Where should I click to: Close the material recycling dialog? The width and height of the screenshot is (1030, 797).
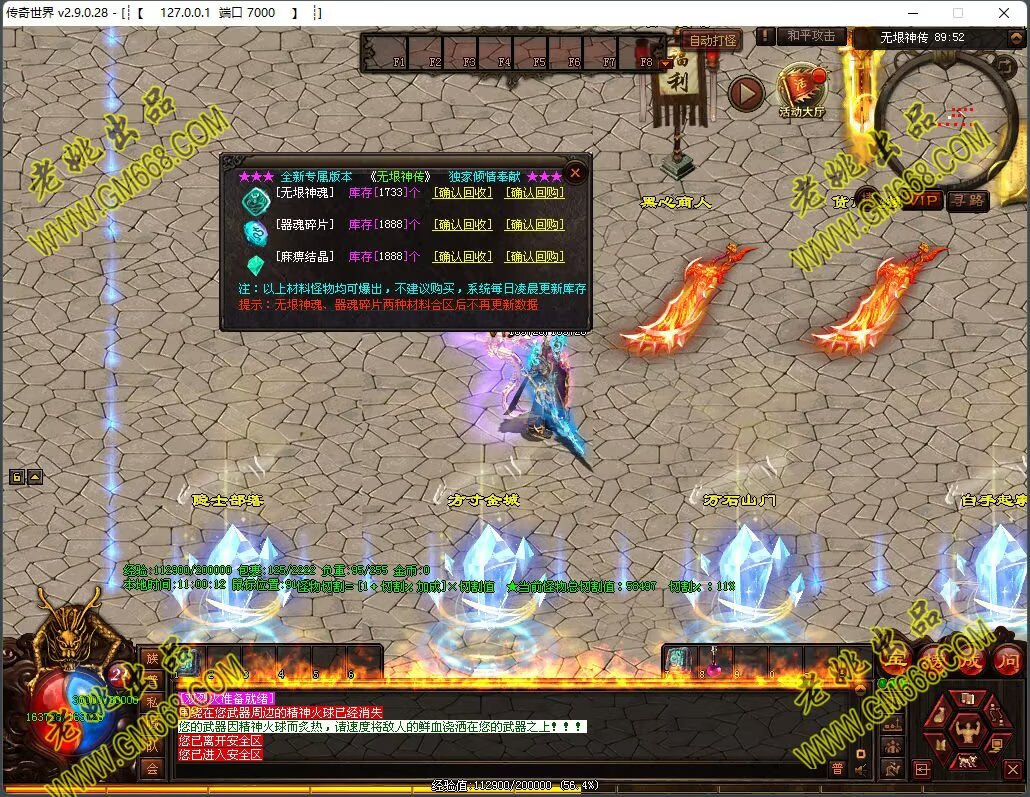tap(575, 173)
